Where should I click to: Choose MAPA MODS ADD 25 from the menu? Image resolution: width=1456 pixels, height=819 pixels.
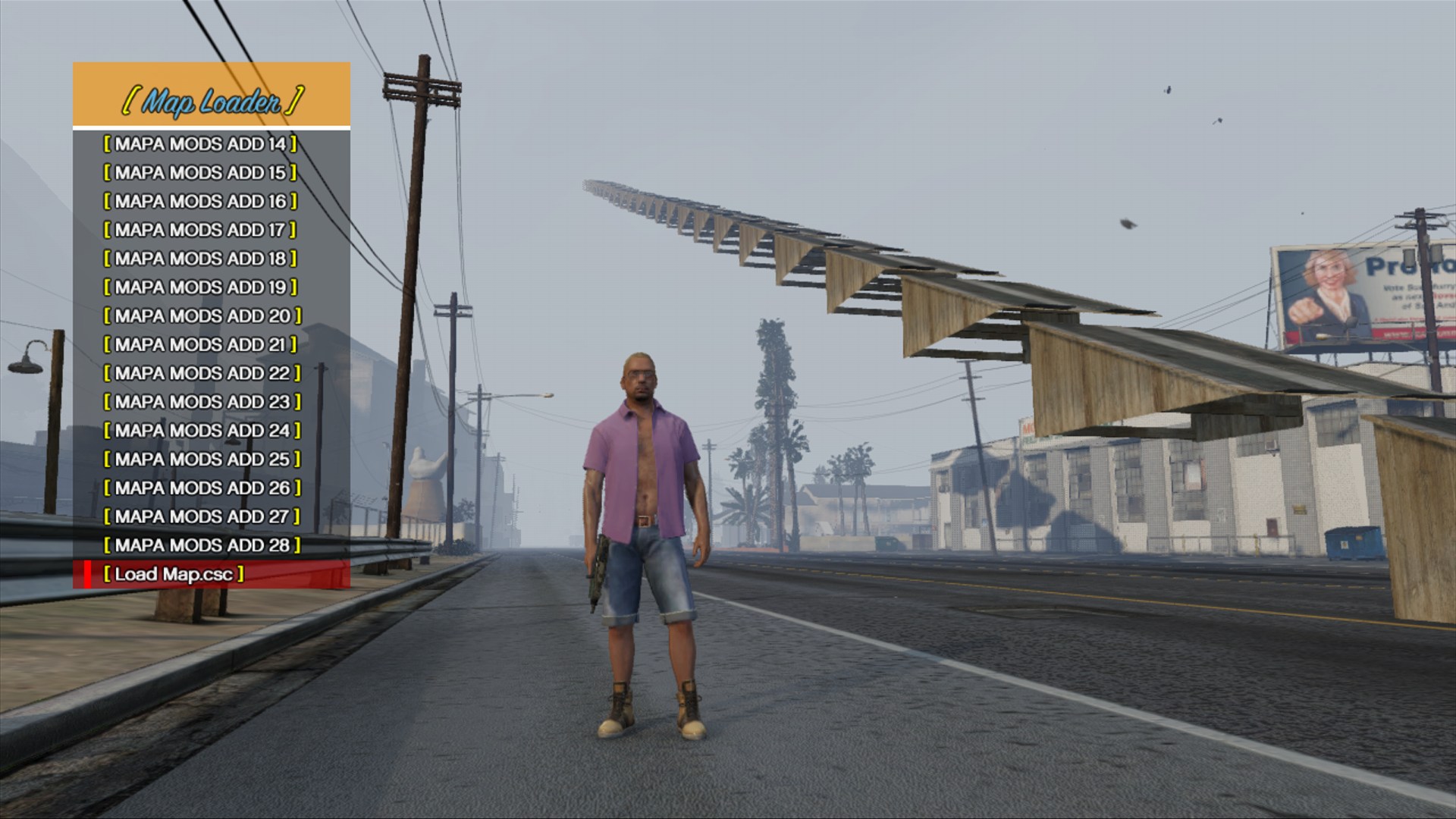pyautogui.click(x=202, y=460)
